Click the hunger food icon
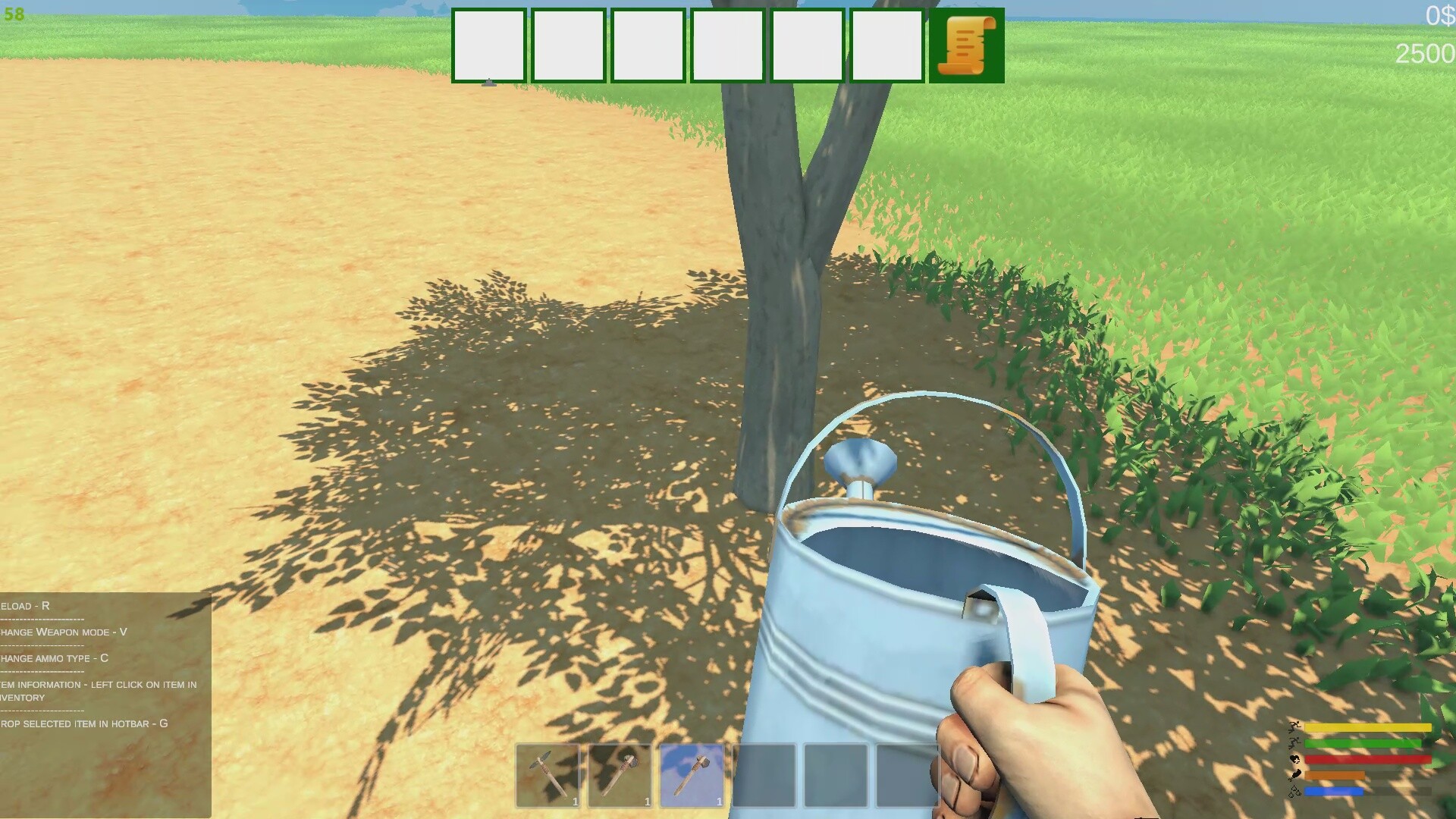1456x819 pixels. [x=1294, y=776]
